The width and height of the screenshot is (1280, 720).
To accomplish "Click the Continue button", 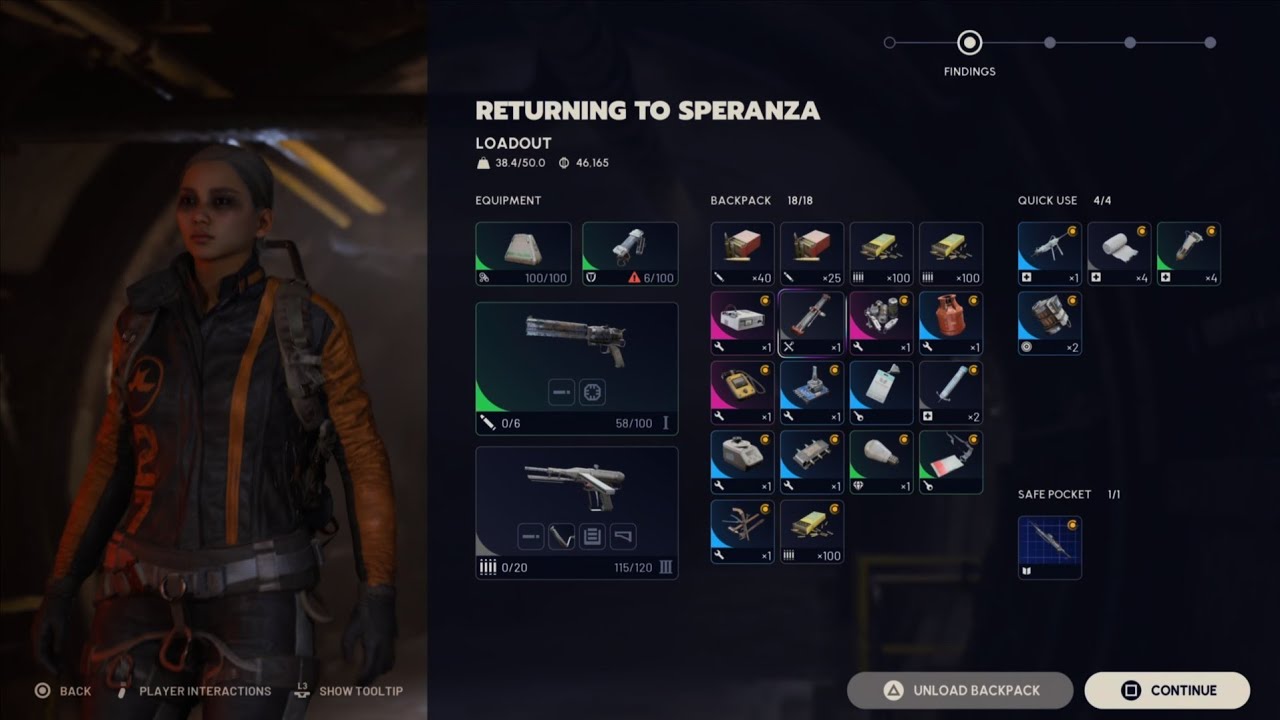I will click(1167, 690).
